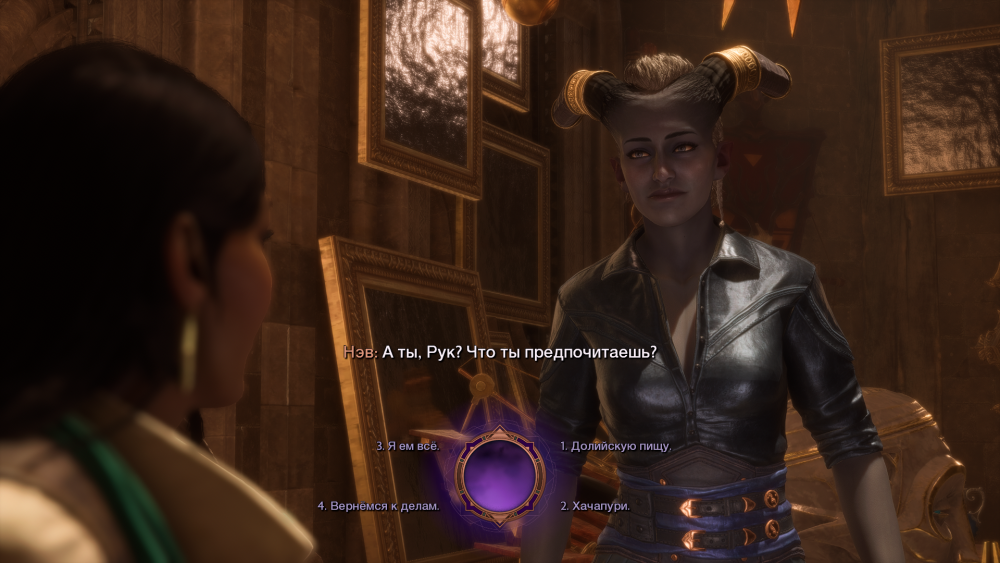
Task: Select the dialogue option "Хачапури"
Action: point(595,506)
